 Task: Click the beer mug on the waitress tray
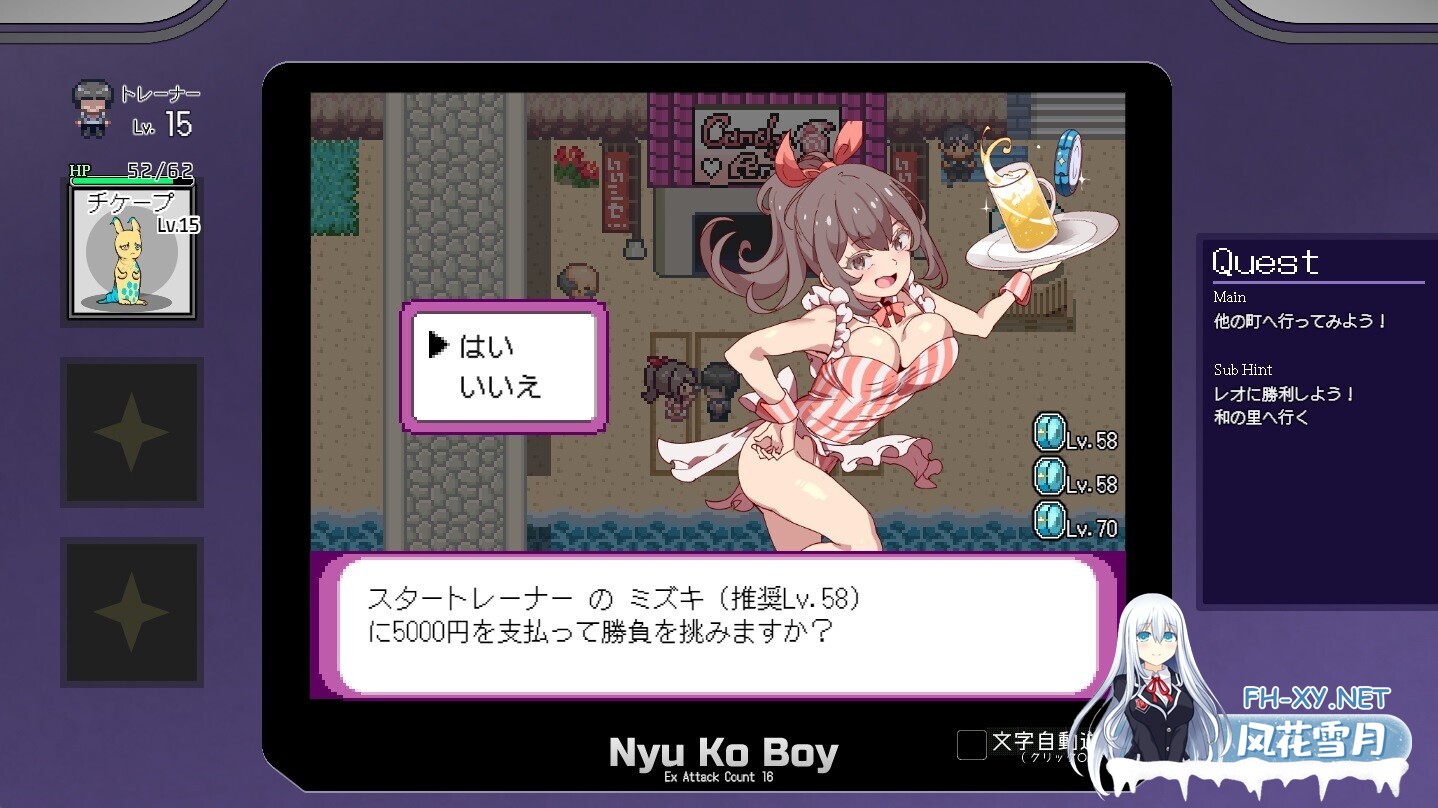1022,204
